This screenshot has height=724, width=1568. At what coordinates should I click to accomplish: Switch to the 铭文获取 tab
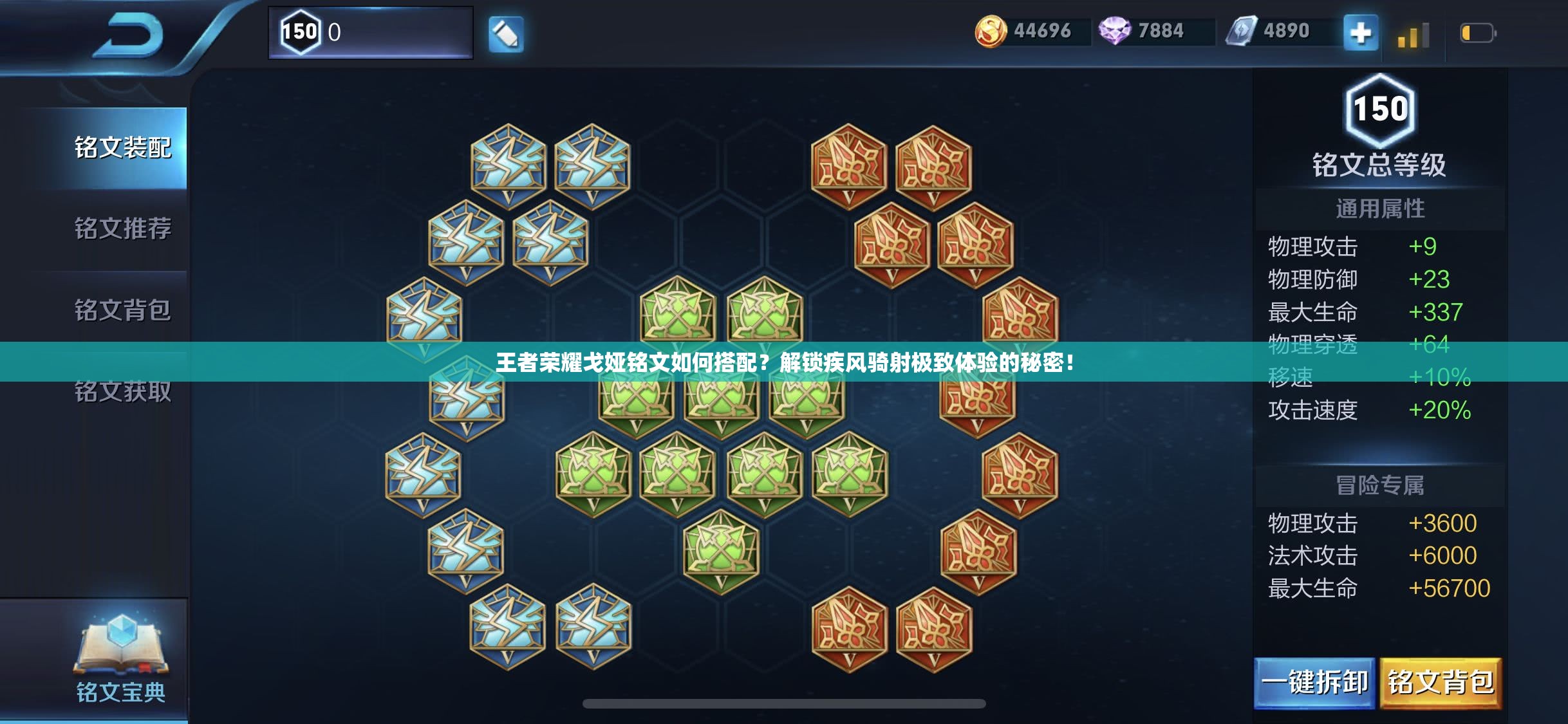pyautogui.click(x=122, y=393)
